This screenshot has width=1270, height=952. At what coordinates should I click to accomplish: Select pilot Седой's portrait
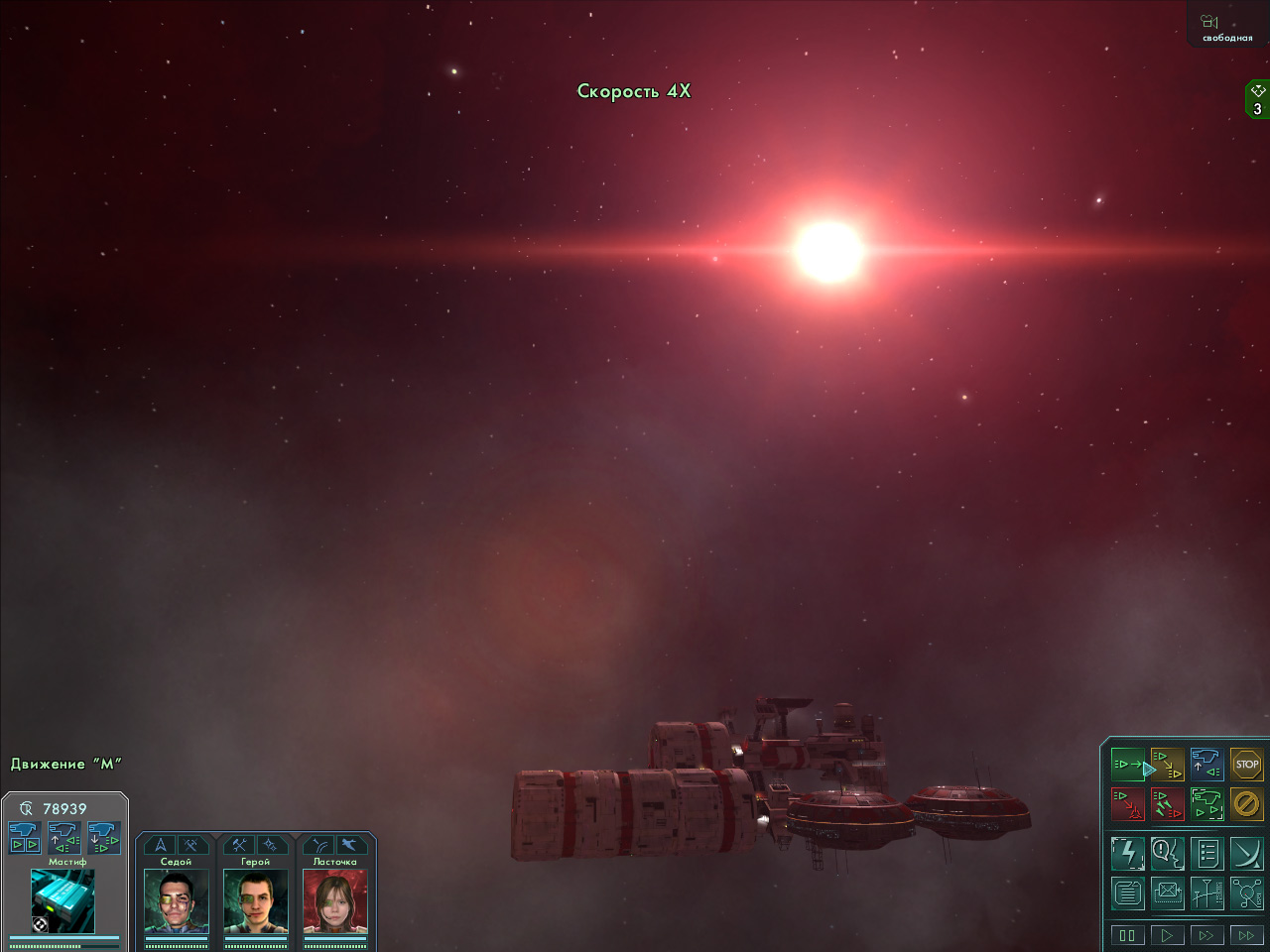click(176, 900)
